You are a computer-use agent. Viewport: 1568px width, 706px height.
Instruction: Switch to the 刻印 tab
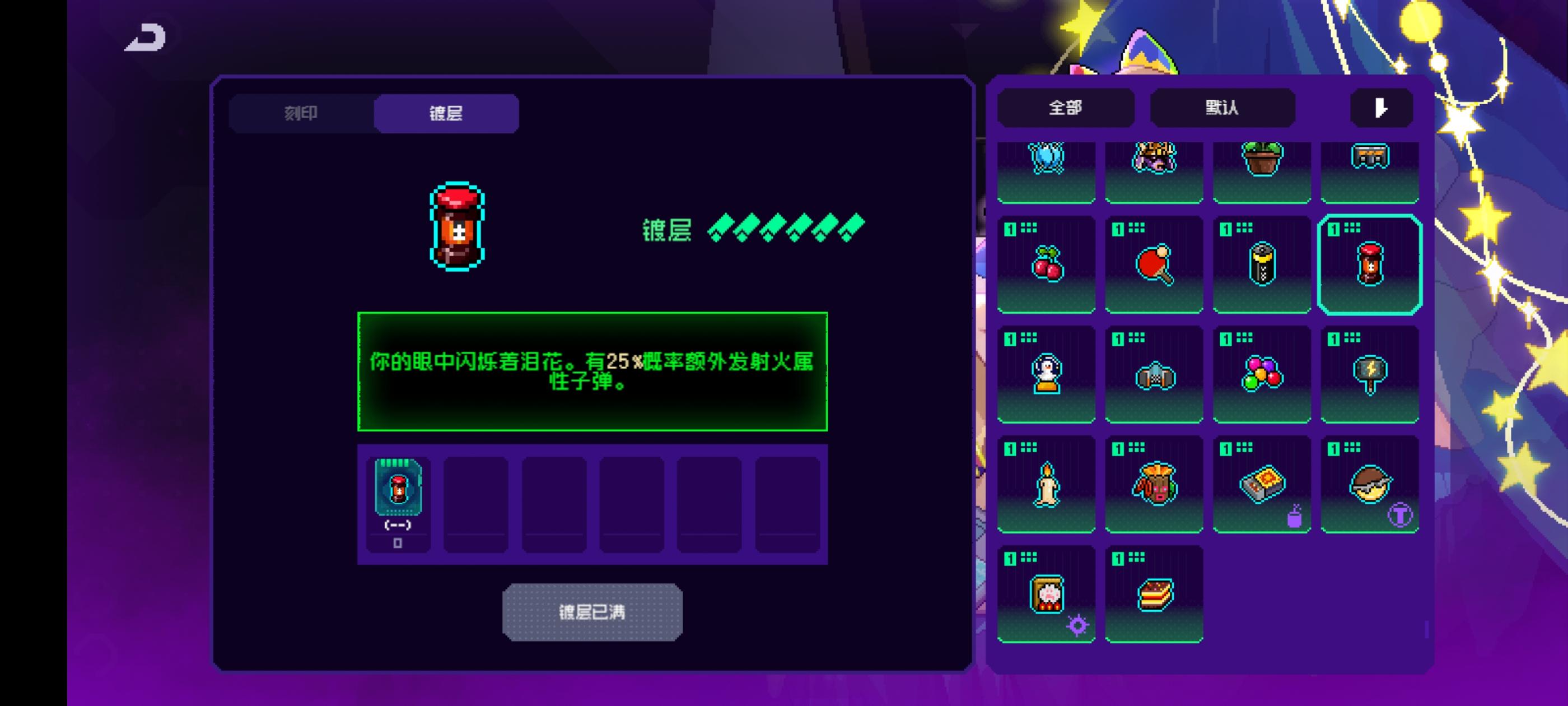[x=301, y=113]
